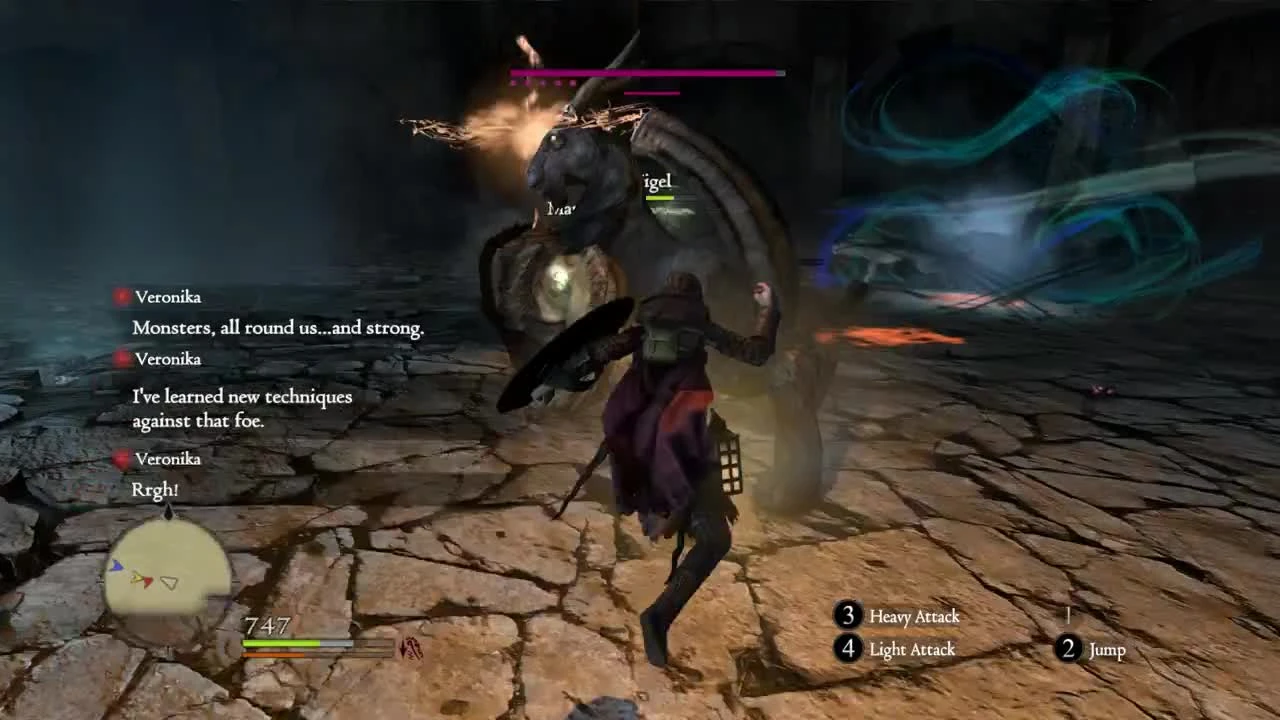Select the topmost "Veronika" speaker name label
The height and width of the screenshot is (720, 1280).
(167, 296)
